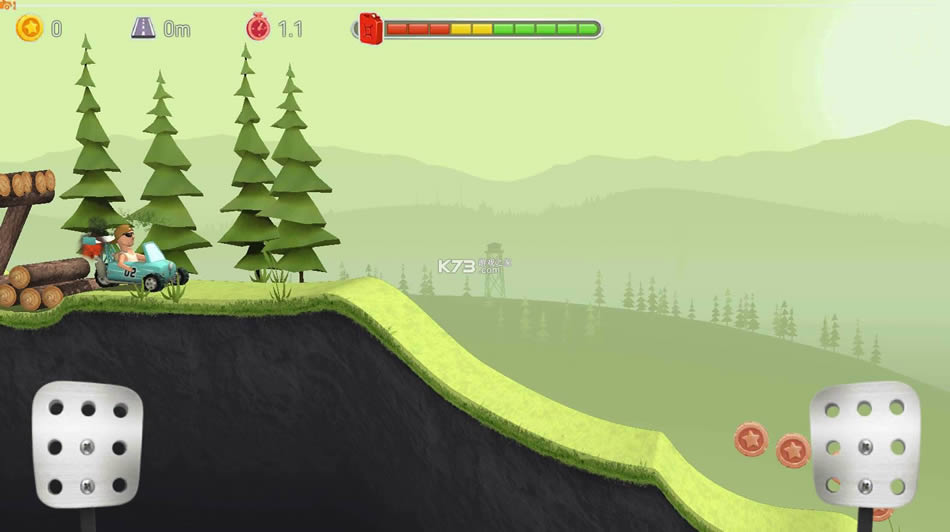Tap the brake pedal on the left
950x532 pixels.
(x=87, y=445)
